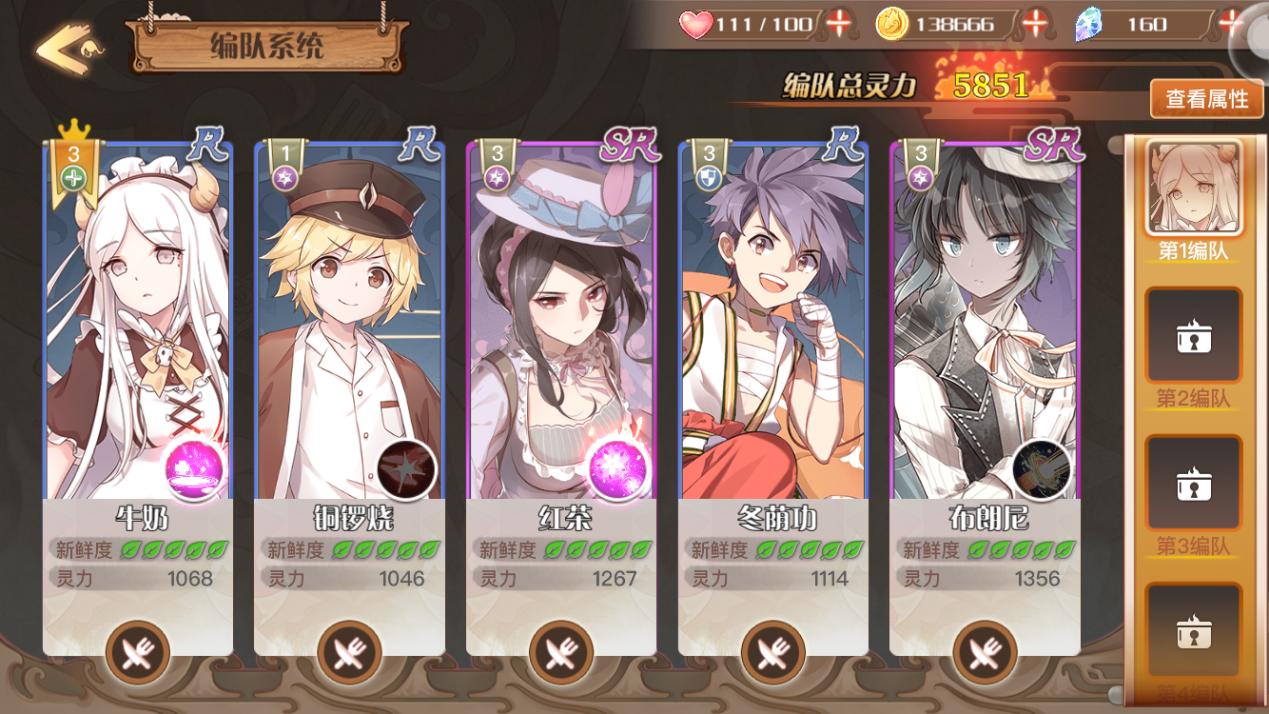Feed 铜锣烧 with the fork-knife button
The width and height of the screenshot is (1269, 714).
[x=349, y=653]
